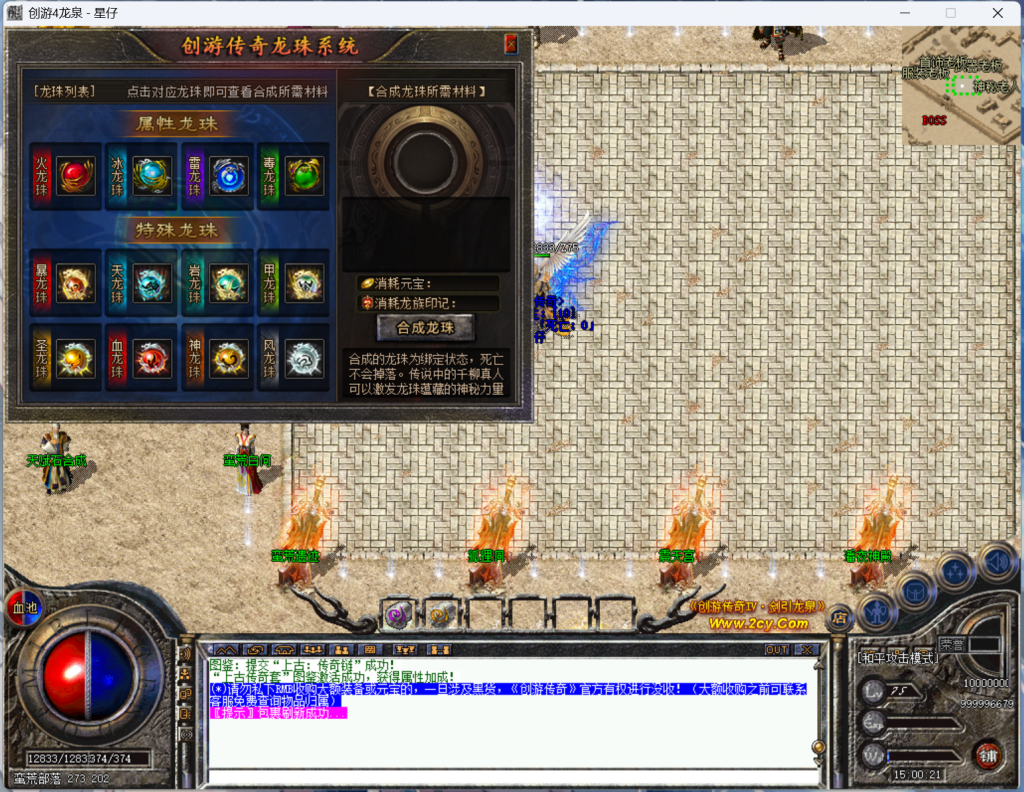The height and width of the screenshot is (792, 1024).
Task: Open the 血池 blood pool button
Action: pyautogui.click(x=22, y=606)
